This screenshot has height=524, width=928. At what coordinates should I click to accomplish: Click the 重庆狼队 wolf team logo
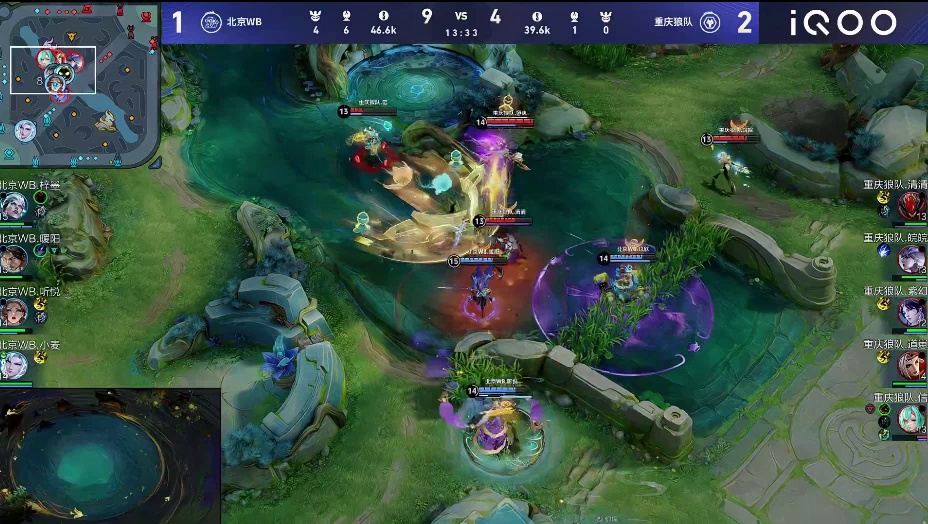[x=709, y=22]
